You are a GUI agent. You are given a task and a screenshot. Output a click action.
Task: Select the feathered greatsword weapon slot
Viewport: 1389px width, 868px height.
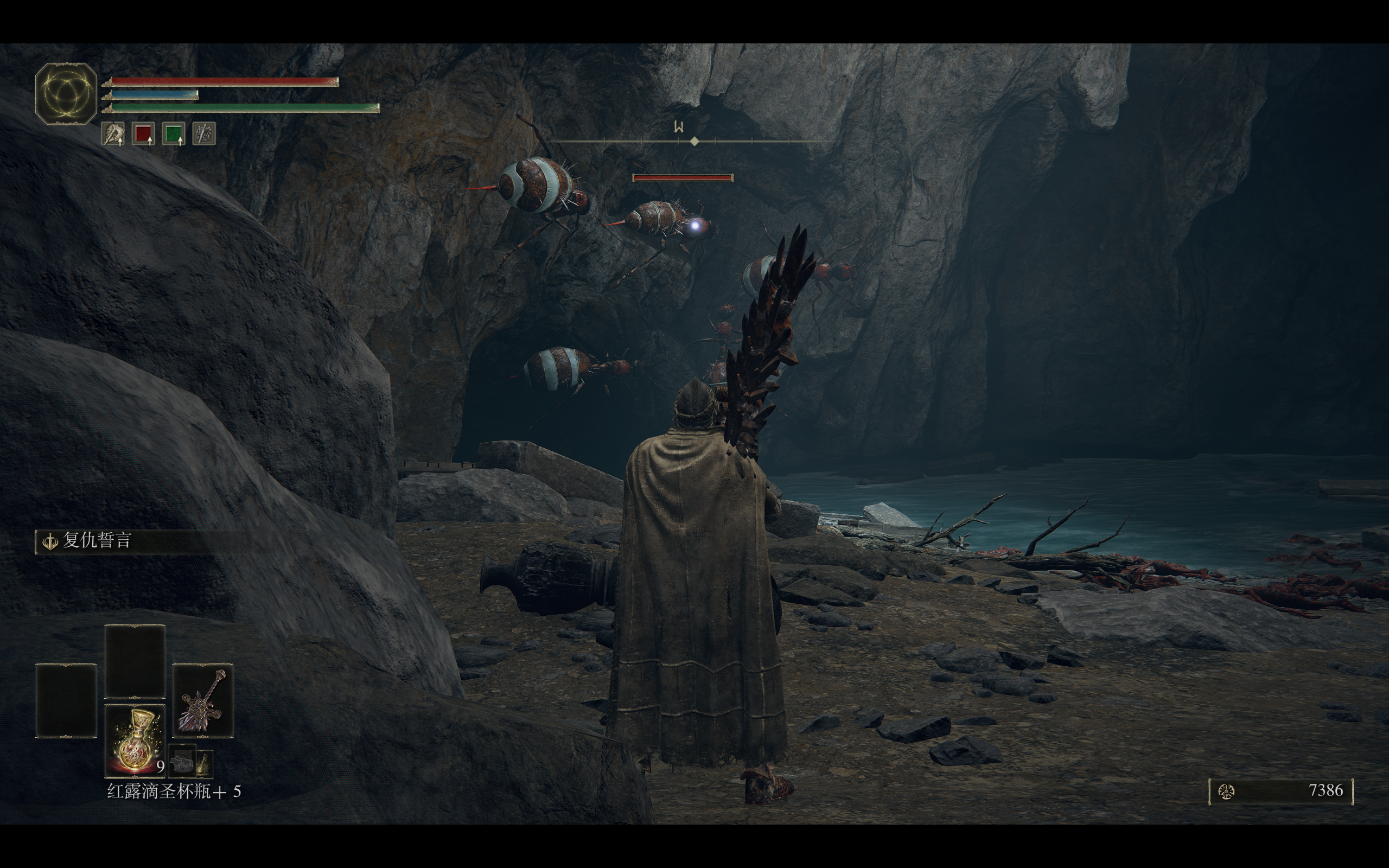coord(202,700)
